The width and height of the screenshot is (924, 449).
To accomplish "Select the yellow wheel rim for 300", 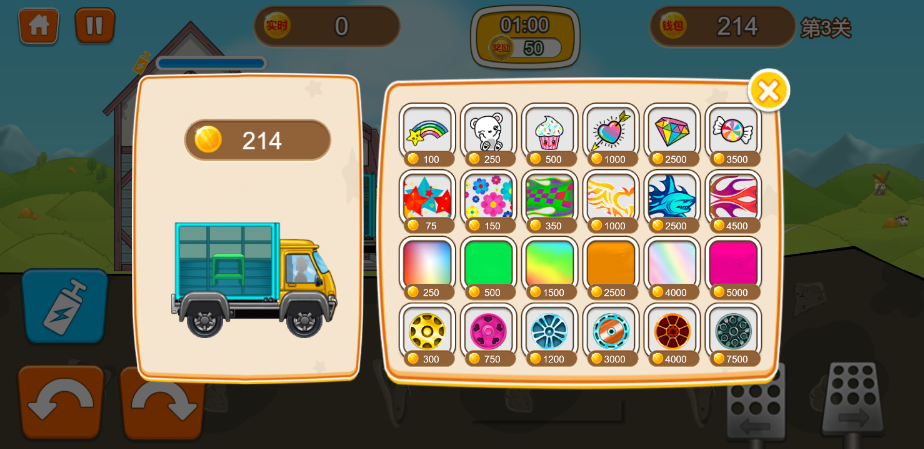I will click(428, 331).
